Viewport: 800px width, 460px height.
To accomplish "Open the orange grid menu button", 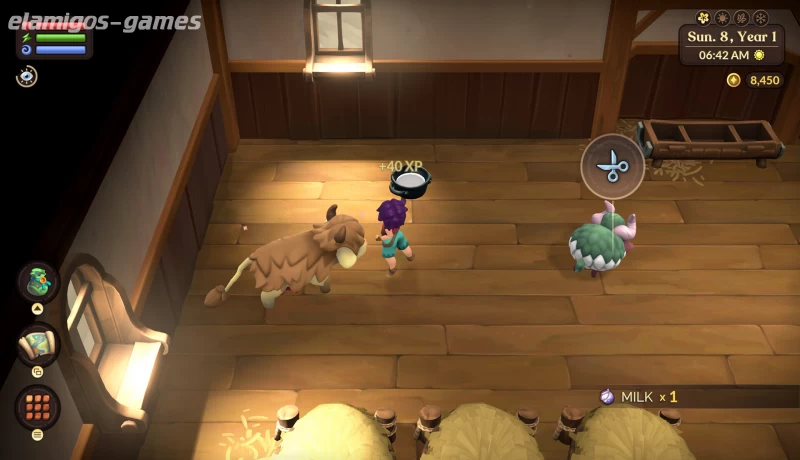I will tap(38, 407).
